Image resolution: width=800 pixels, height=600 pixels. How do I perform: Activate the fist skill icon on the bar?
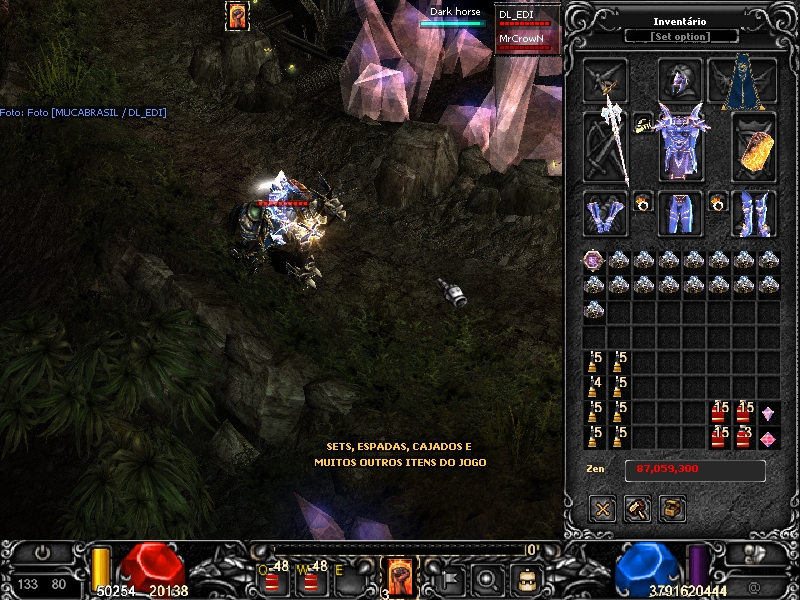point(400,575)
